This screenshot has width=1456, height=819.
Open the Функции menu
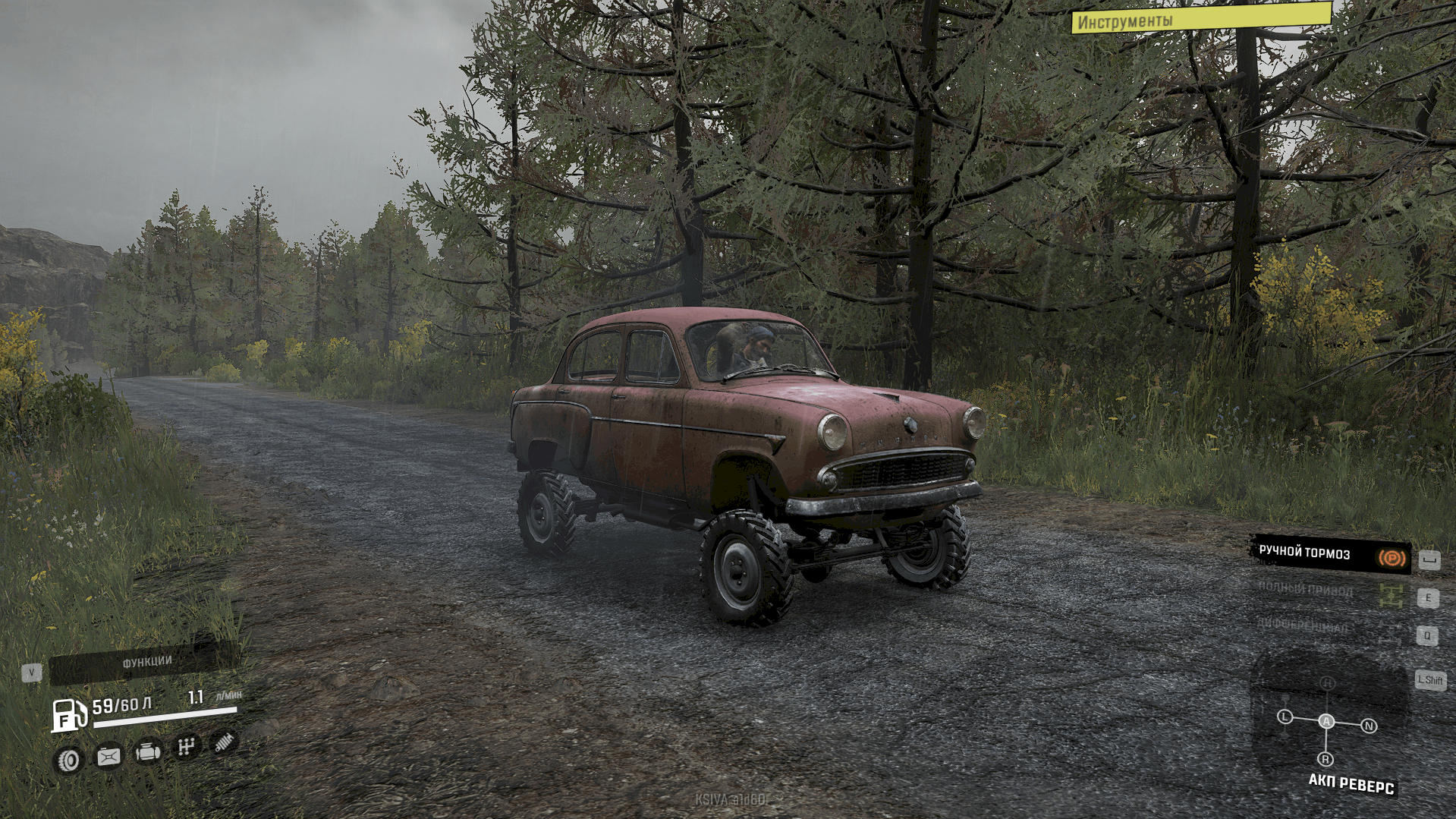[146, 662]
